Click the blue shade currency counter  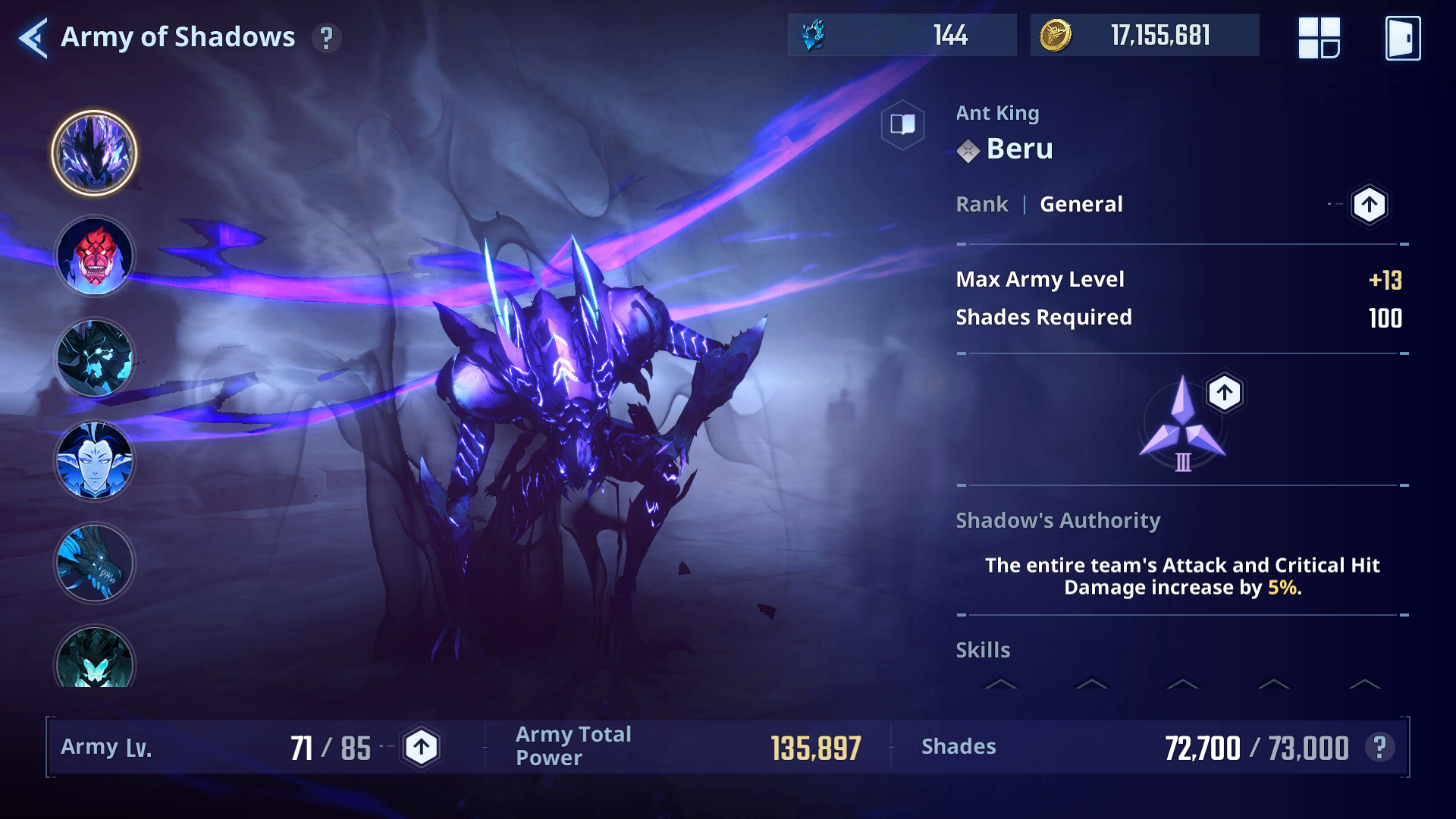[902, 35]
